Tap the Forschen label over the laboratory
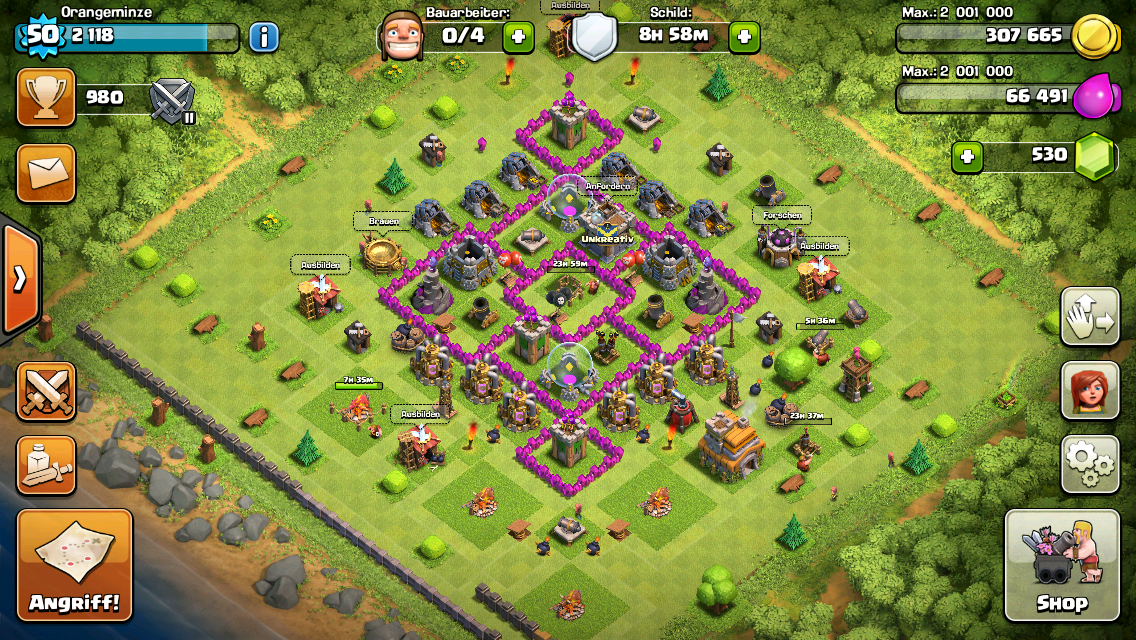The image size is (1136, 640). point(781,214)
